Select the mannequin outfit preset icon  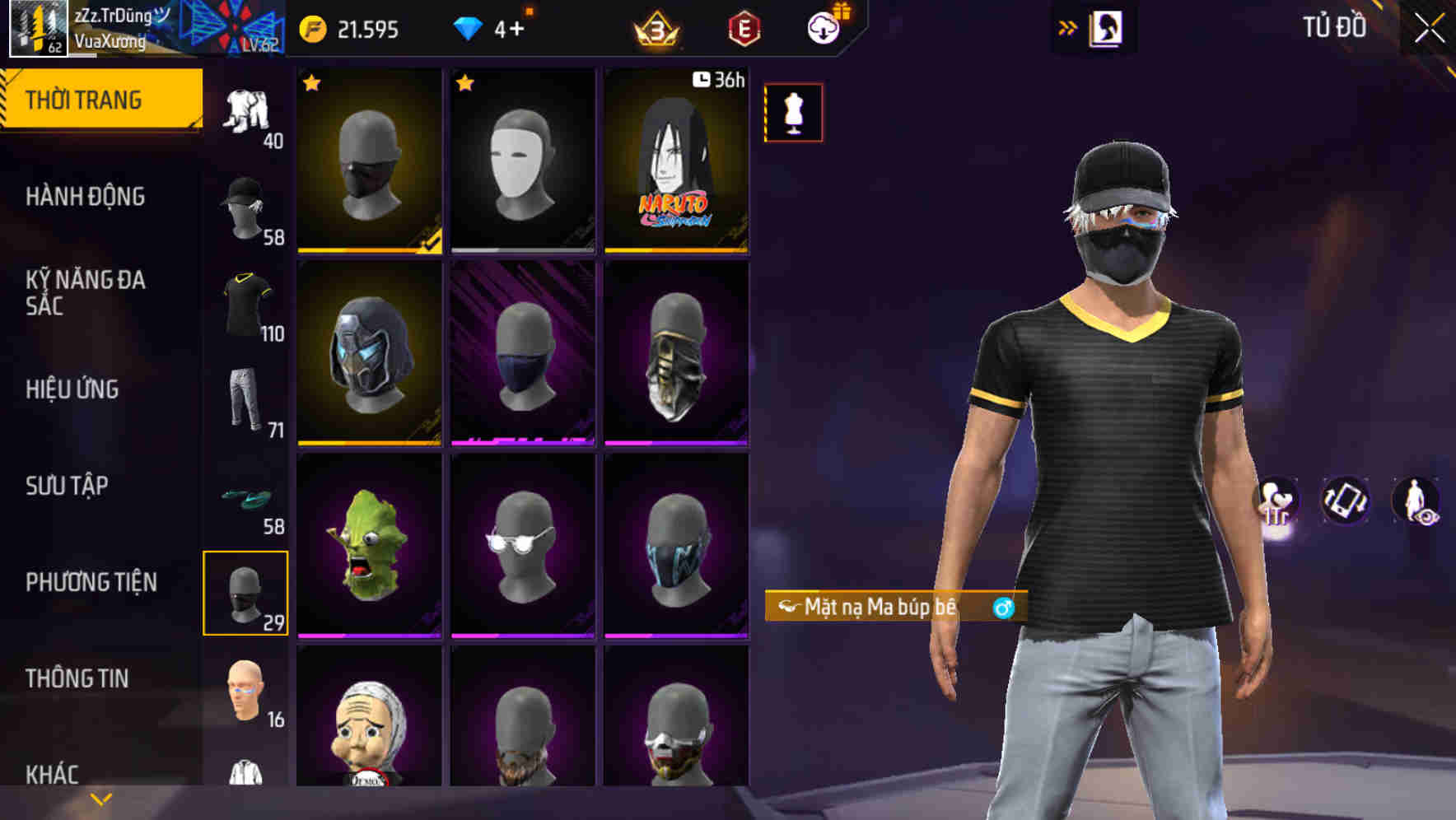(x=793, y=113)
